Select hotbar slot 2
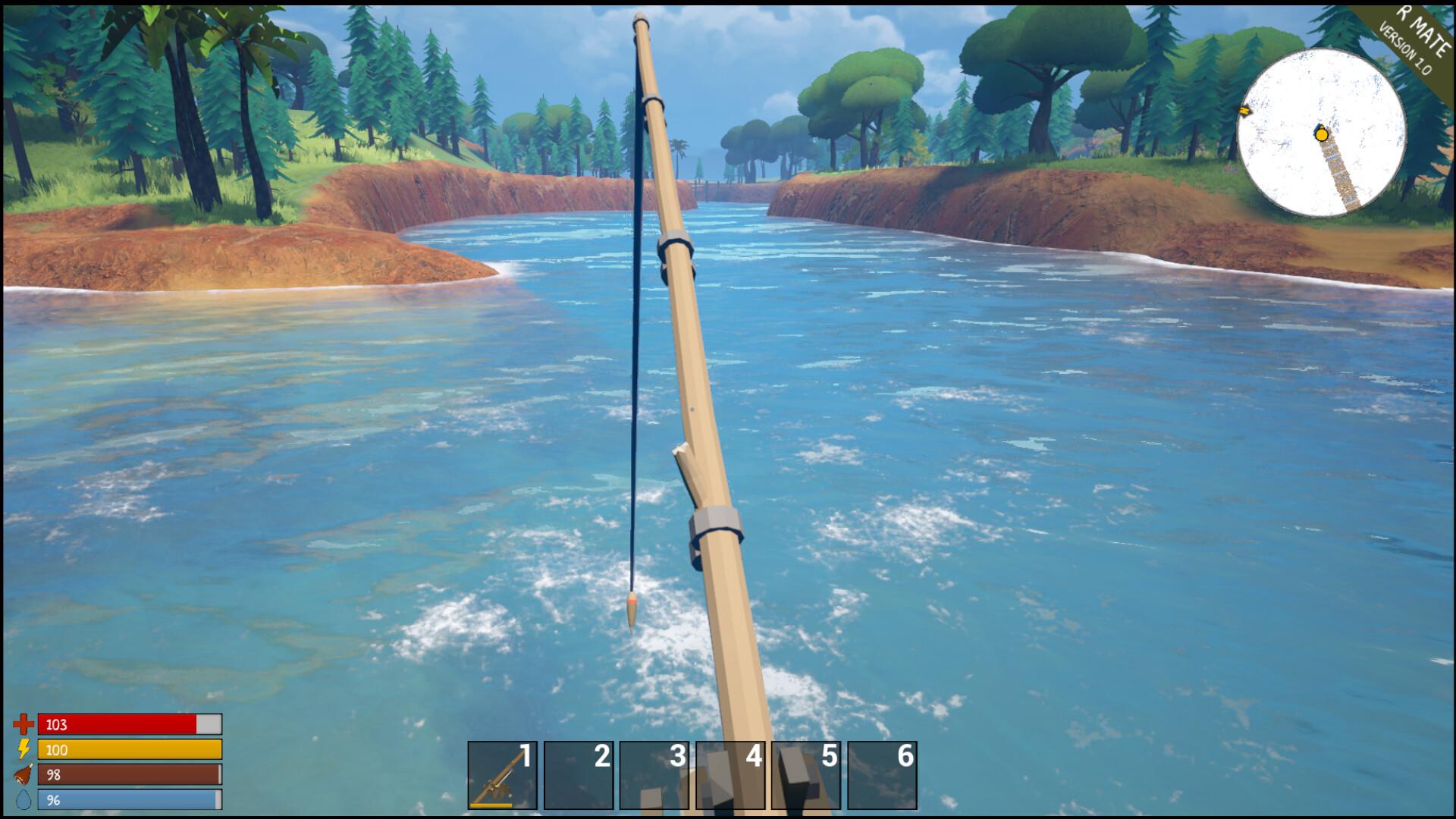This screenshot has width=1456, height=819. coord(578,775)
